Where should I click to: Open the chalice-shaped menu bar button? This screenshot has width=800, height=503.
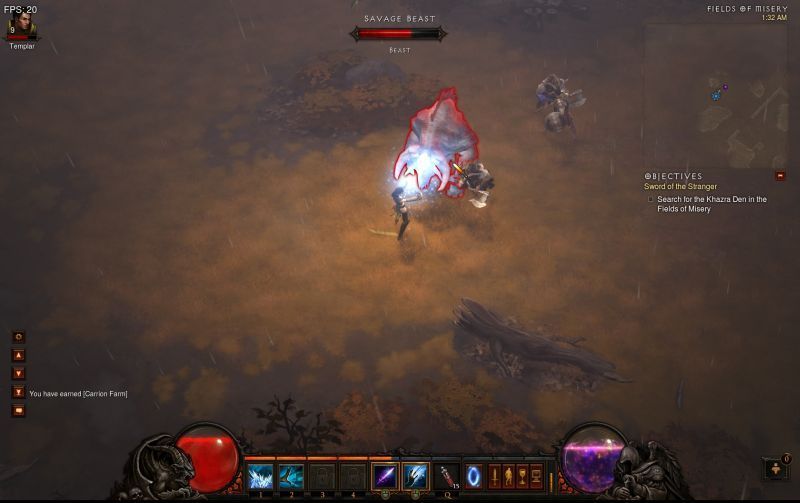[522, 476]
